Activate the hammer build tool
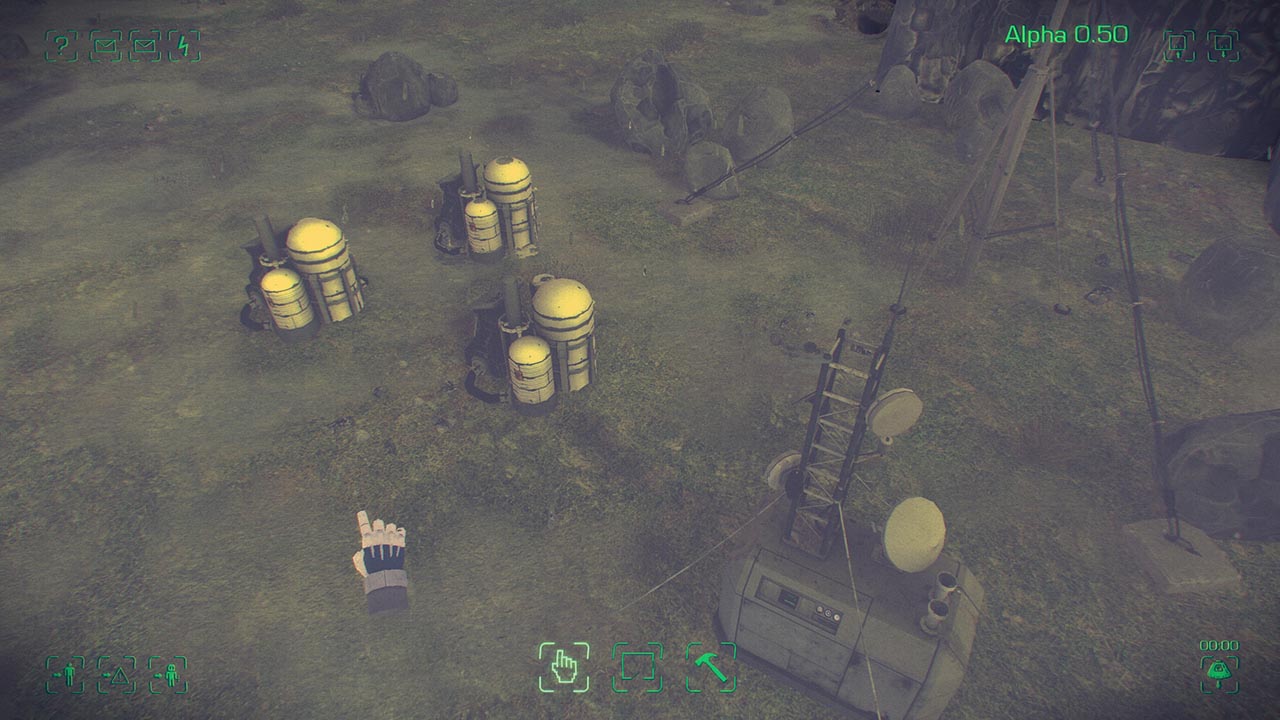 [711, 667]
